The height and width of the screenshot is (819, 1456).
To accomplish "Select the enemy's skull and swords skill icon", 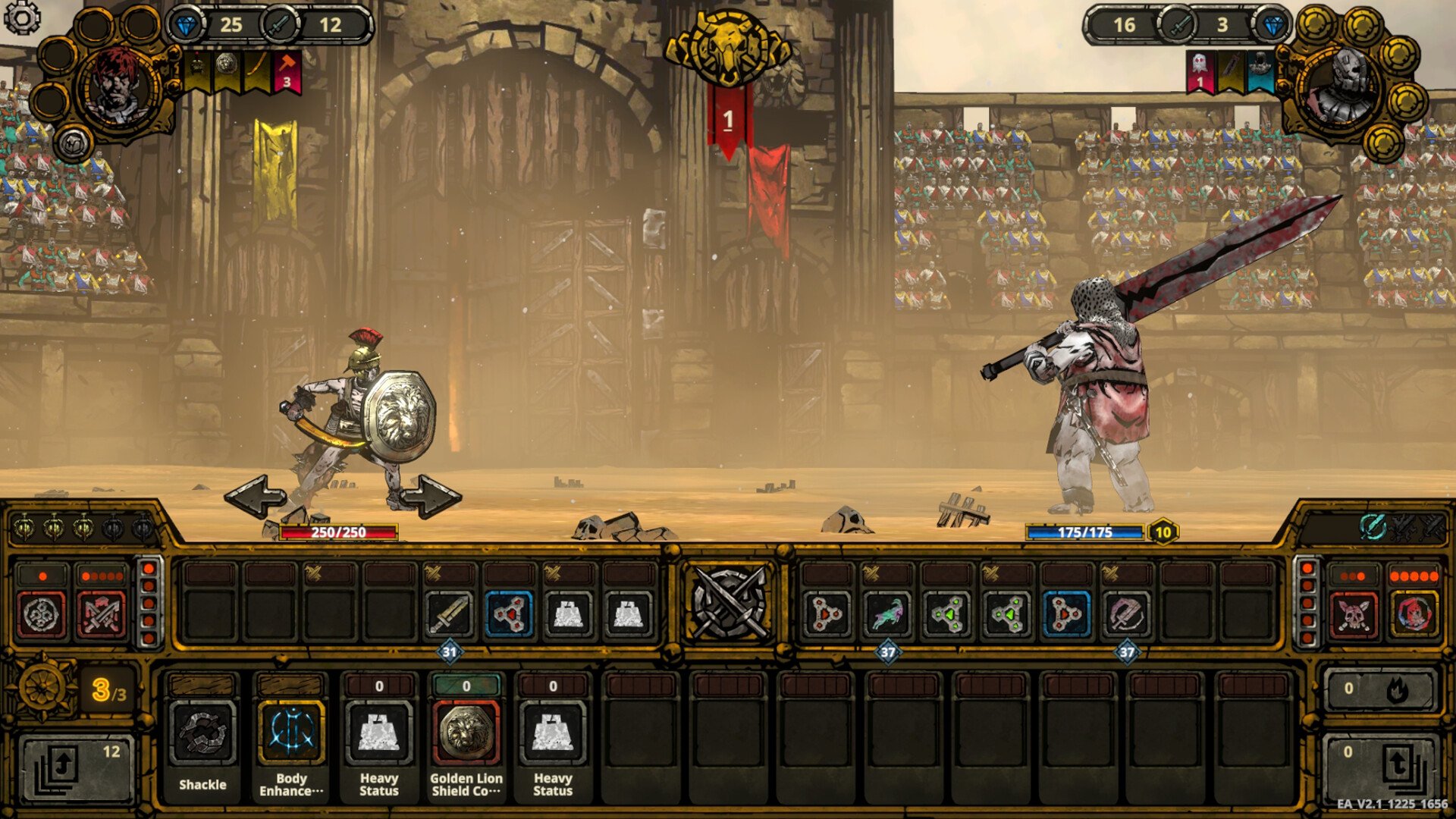I will click(x=1354, y=614).
